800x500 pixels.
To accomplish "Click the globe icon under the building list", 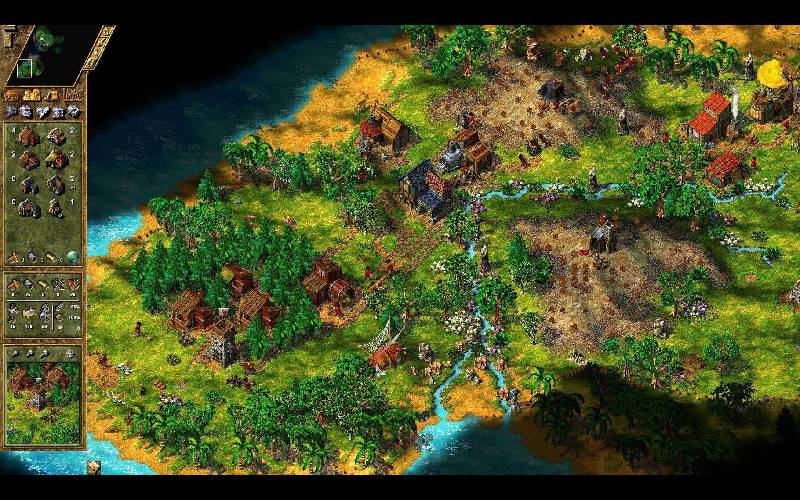I will (x=71, y=257).
